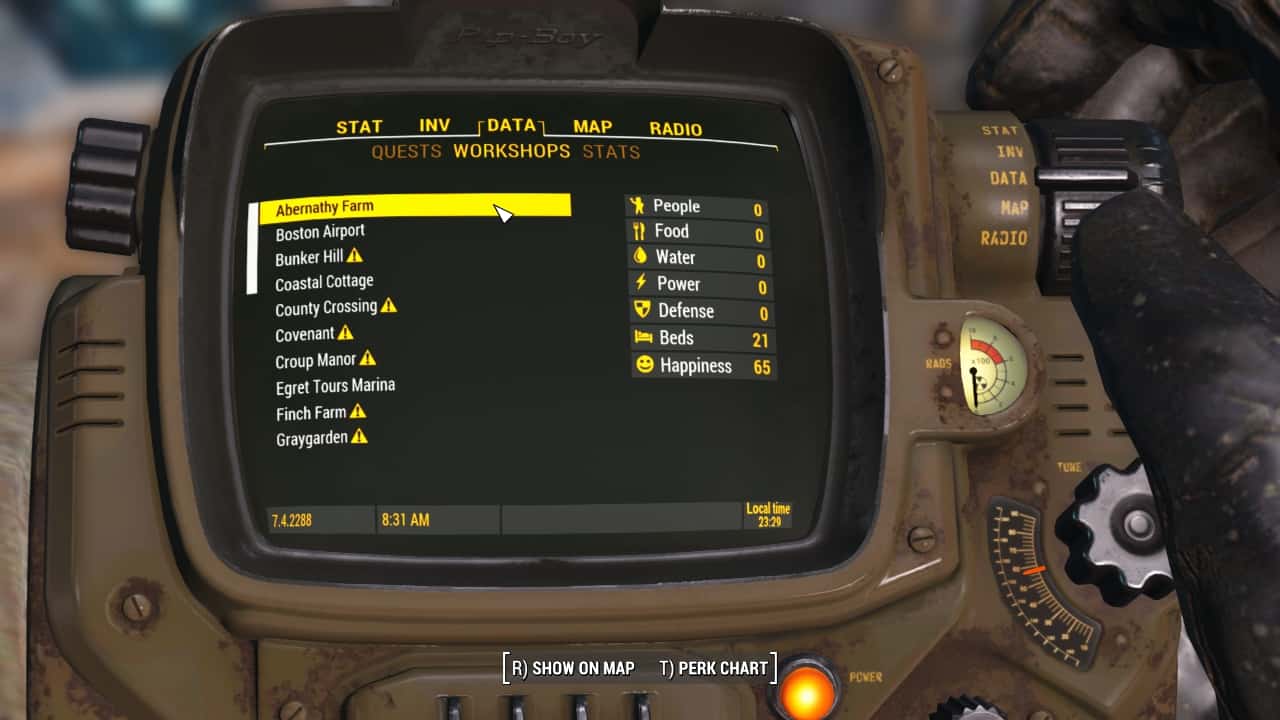Open the INV tab
The image size is (1280, 720).
(x=434, y=126)
